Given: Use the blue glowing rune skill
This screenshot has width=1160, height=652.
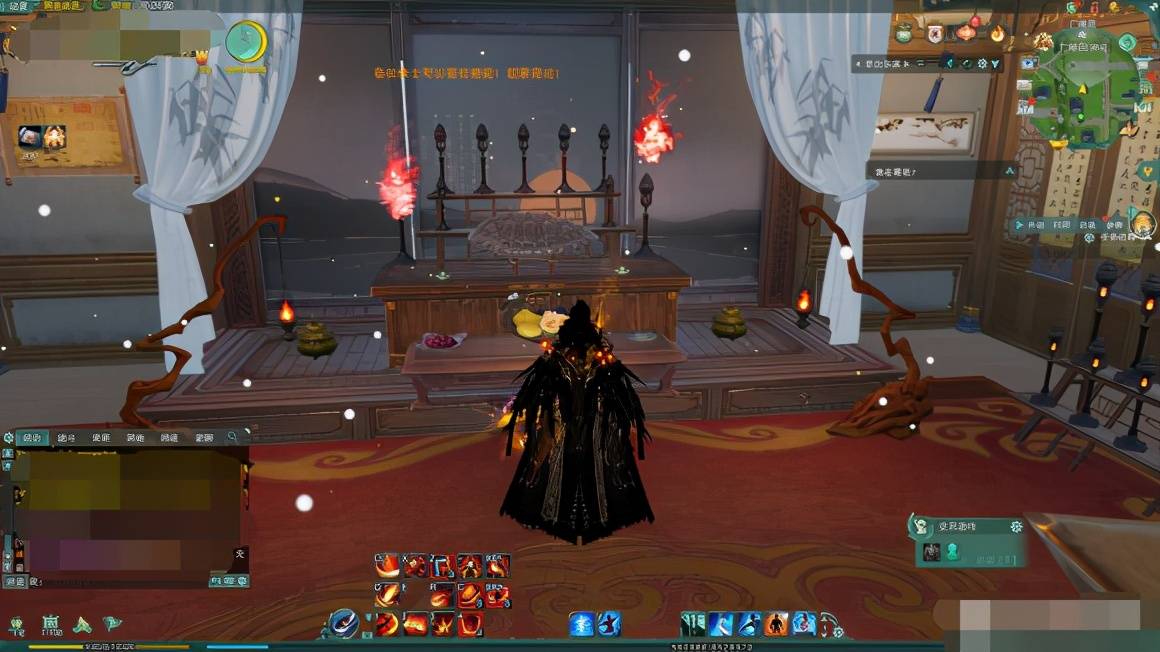Looking at the screenshot, I should [582, 624].
